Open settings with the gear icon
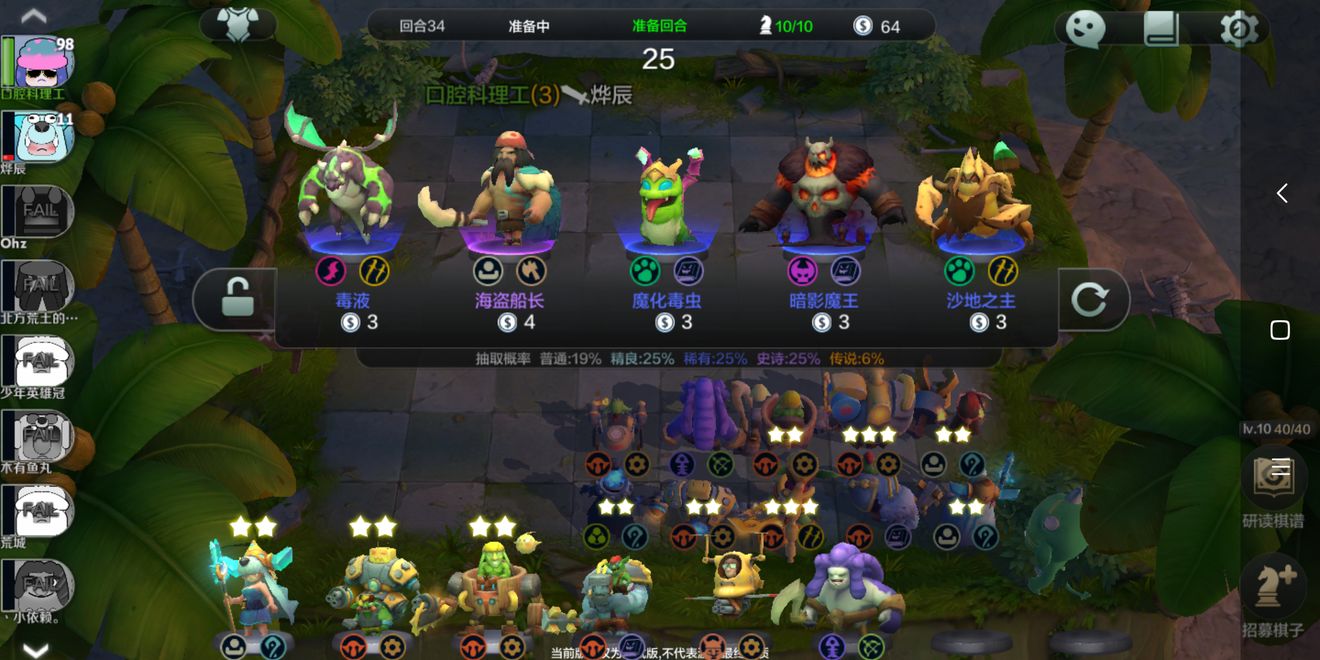Image resolution: width=1320 pixels, height=660 pixels. click(1238, 29)
